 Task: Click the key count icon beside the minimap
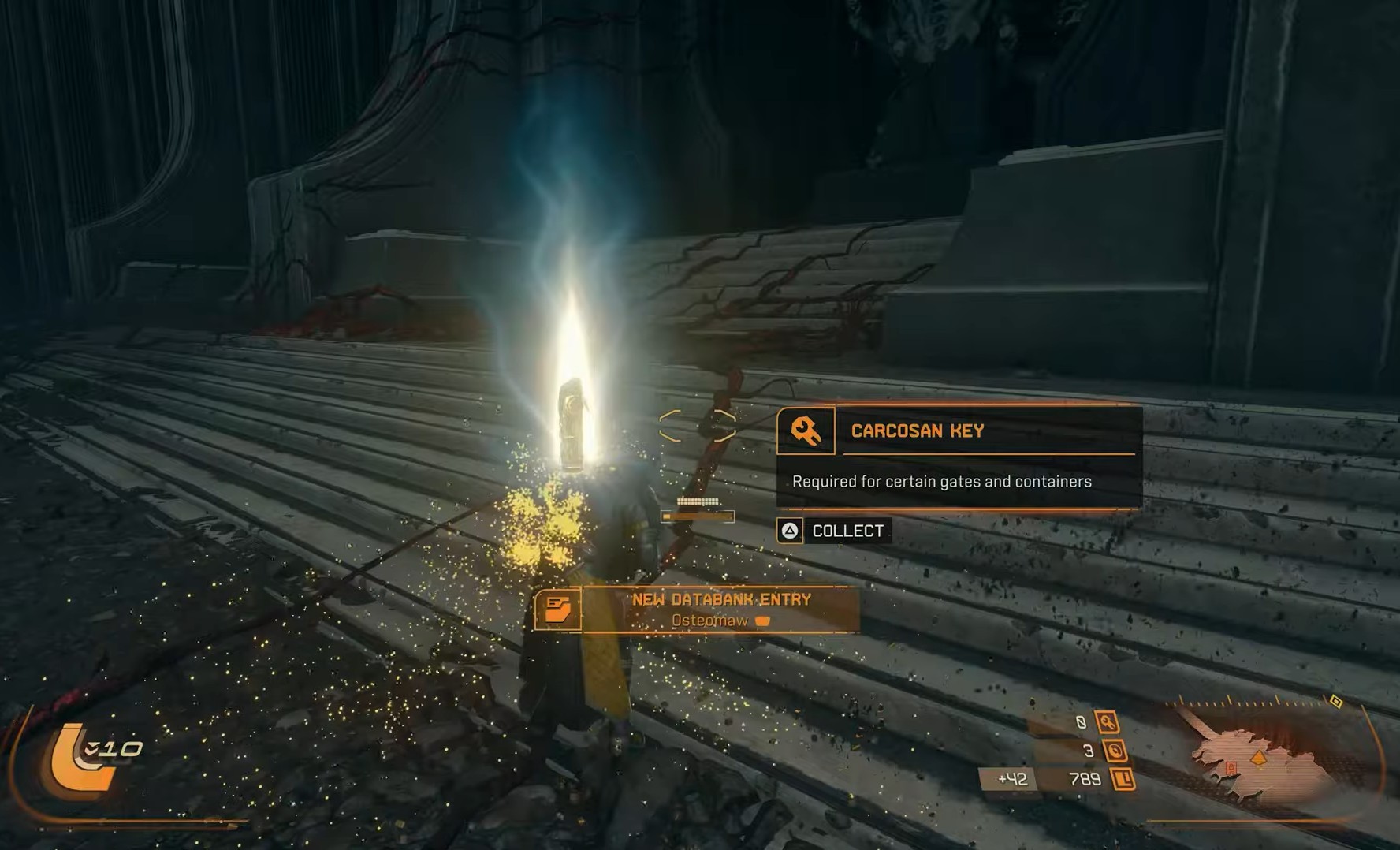(x=1108, y=722)
